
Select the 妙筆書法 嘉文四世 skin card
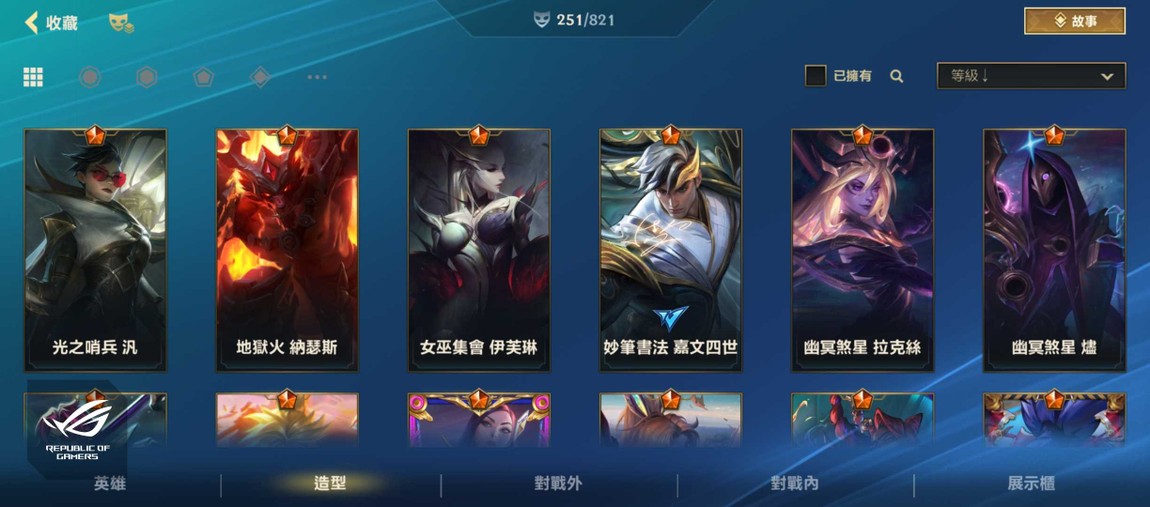pos(671,250)
